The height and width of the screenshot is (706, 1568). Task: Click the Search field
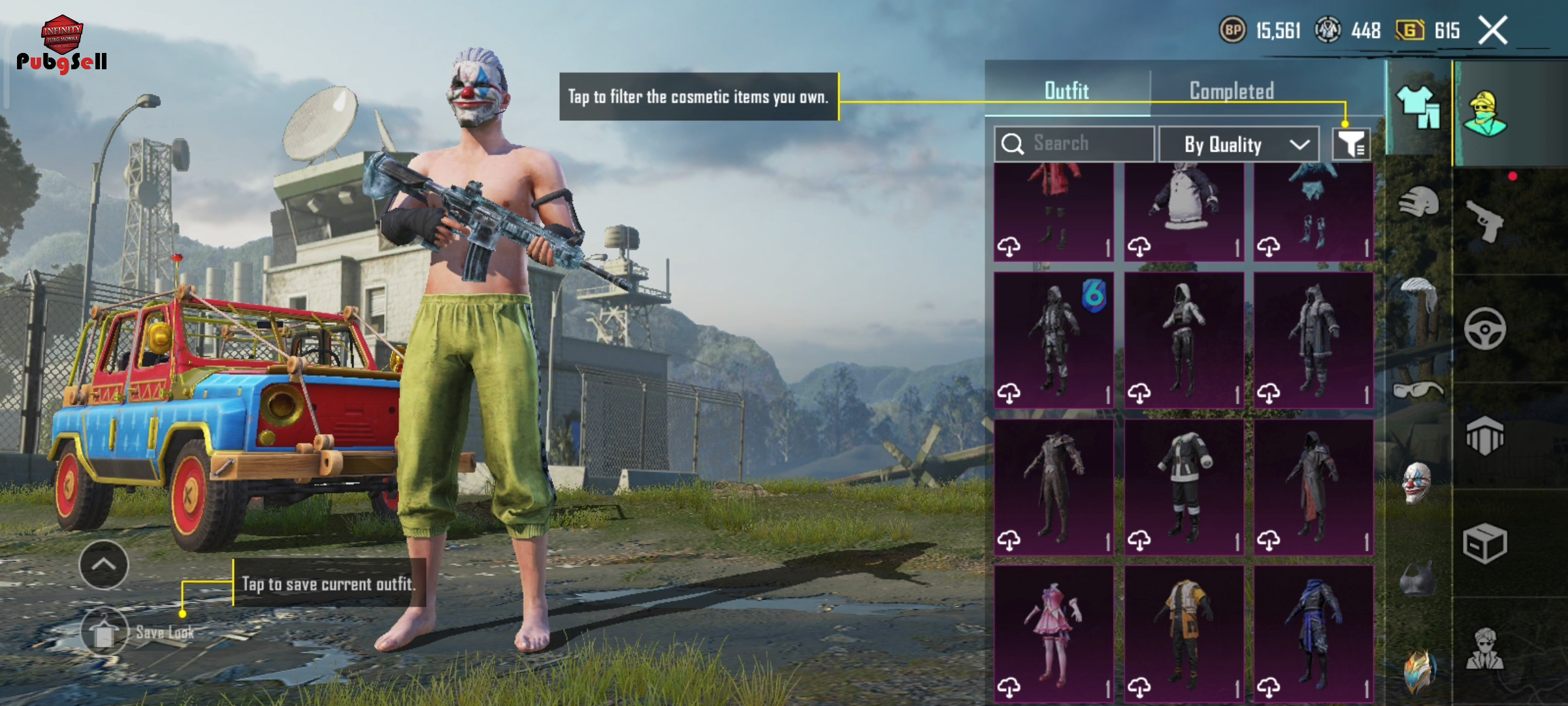pyautogui.click(x=1075, y=144)
